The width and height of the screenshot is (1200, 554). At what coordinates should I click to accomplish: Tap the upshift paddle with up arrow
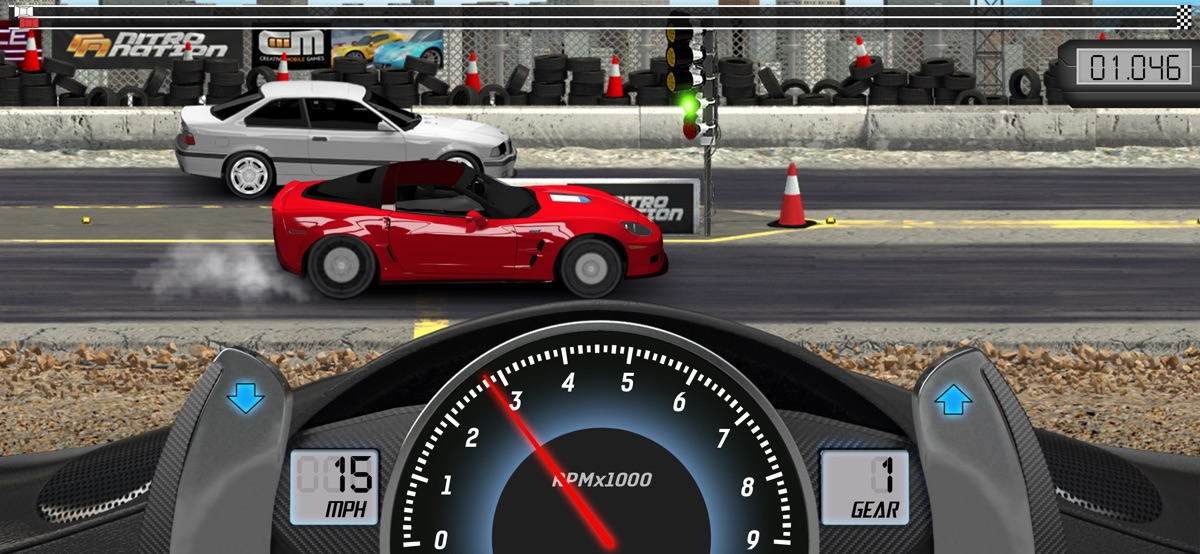pyautogui.click(x=953, y=402)
